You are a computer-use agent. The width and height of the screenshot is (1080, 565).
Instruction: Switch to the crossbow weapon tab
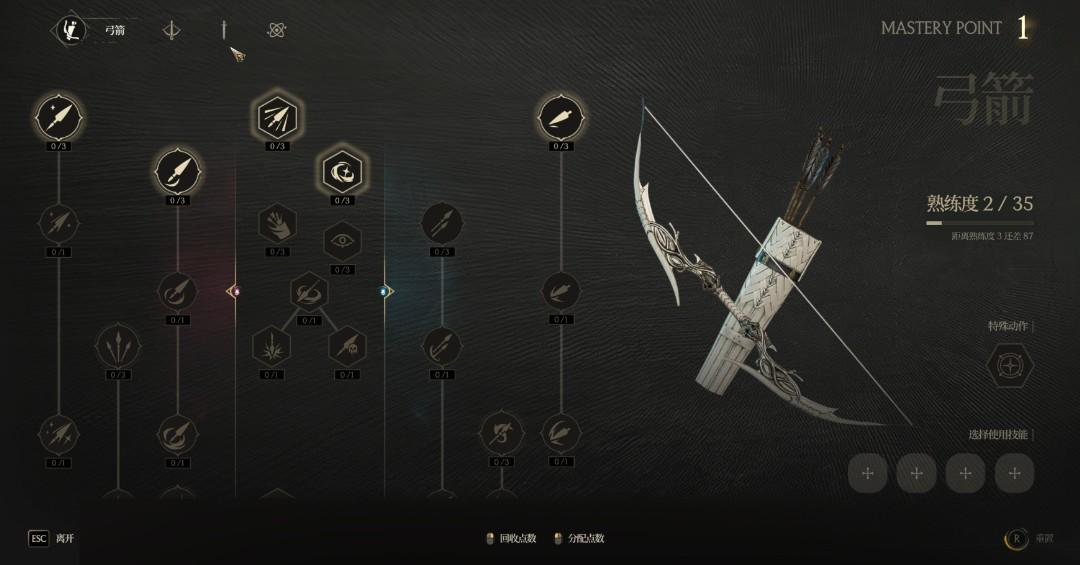(x=172, y=30)
